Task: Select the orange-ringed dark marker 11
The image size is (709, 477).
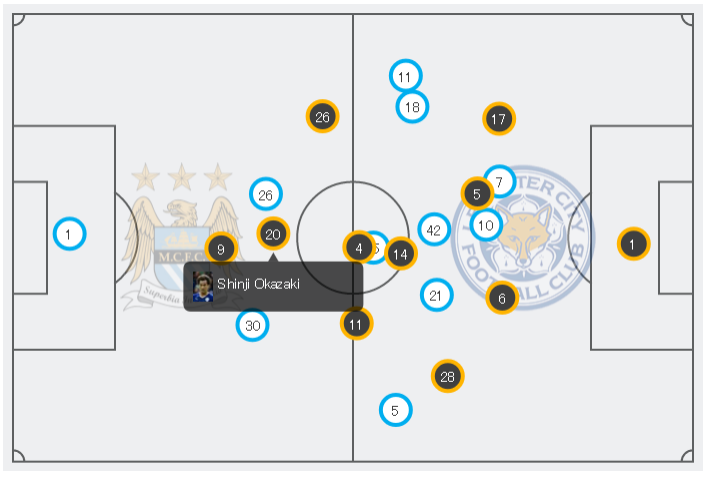Action: pyautogui.click(x=356, y=323)
